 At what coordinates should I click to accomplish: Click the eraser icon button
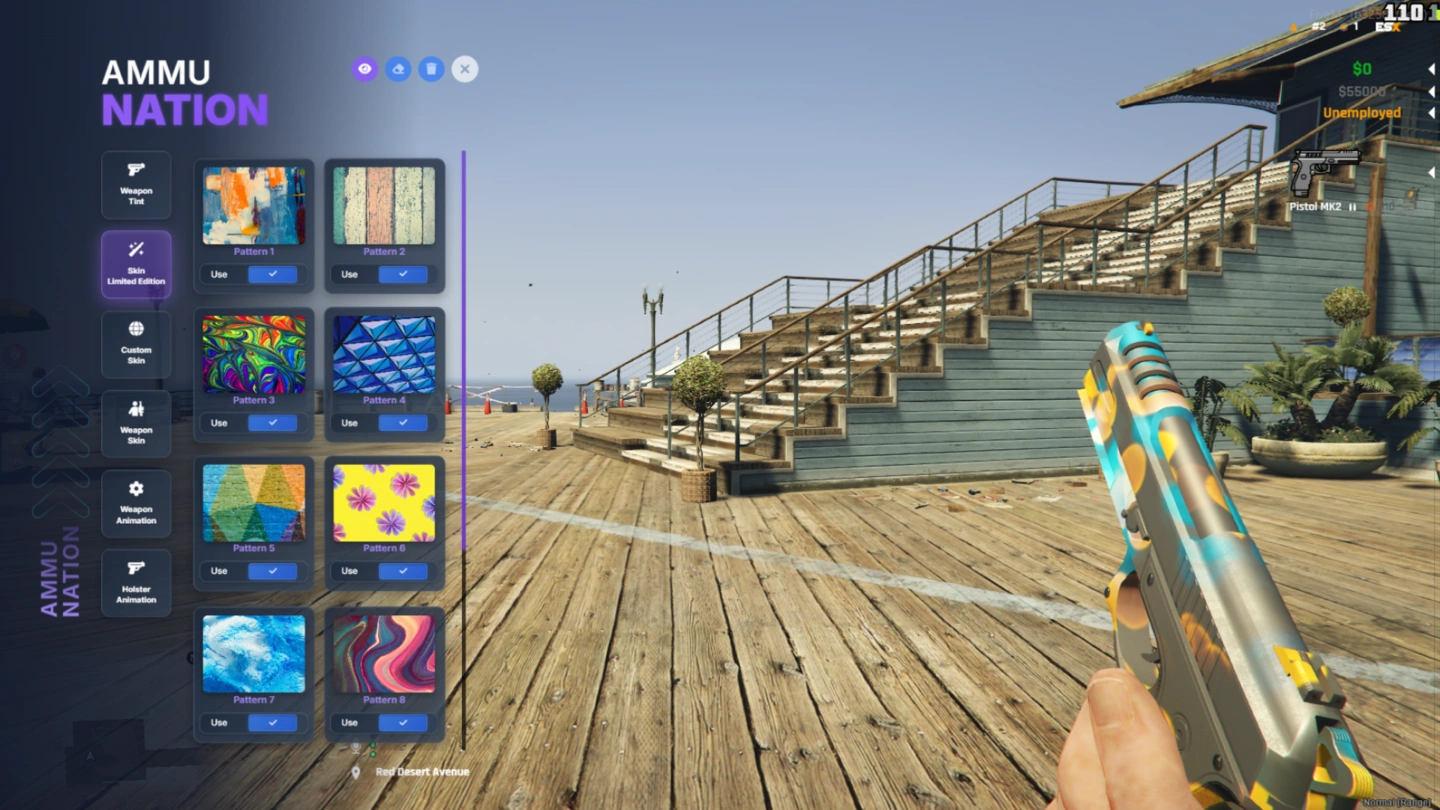click(398, 69)
